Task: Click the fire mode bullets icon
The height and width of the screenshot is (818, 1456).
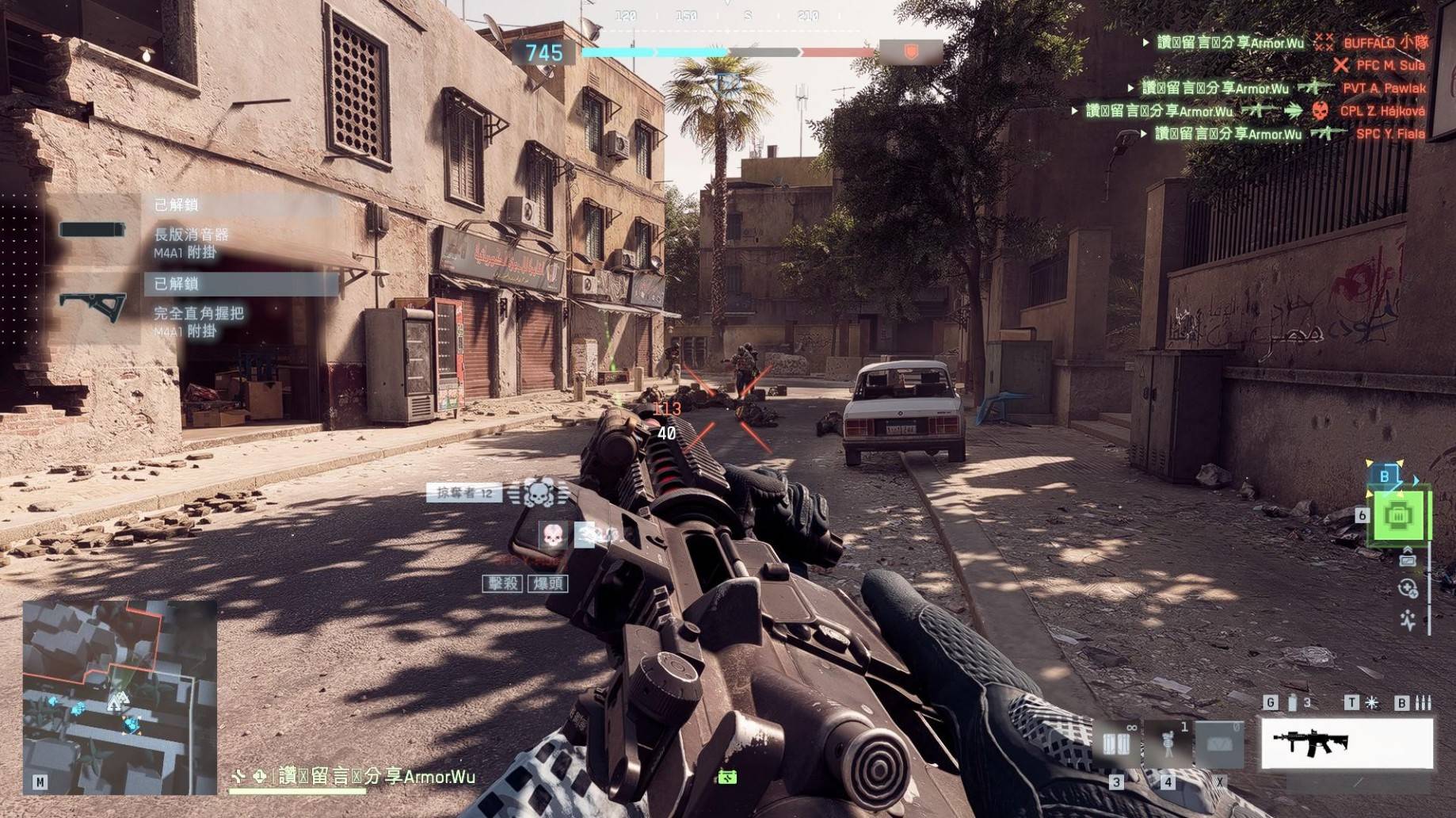Action: pos(1424,702)
